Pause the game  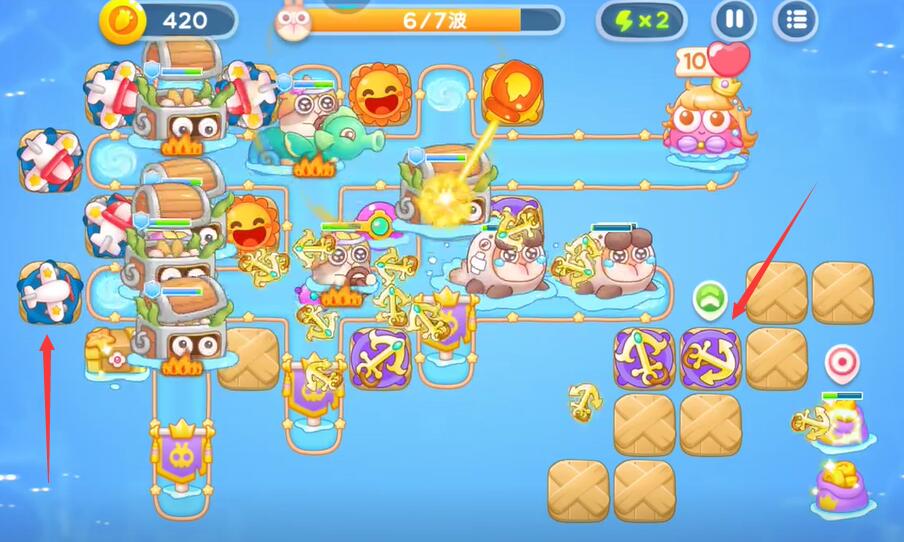pyautogui.click(x=734, y=20)
